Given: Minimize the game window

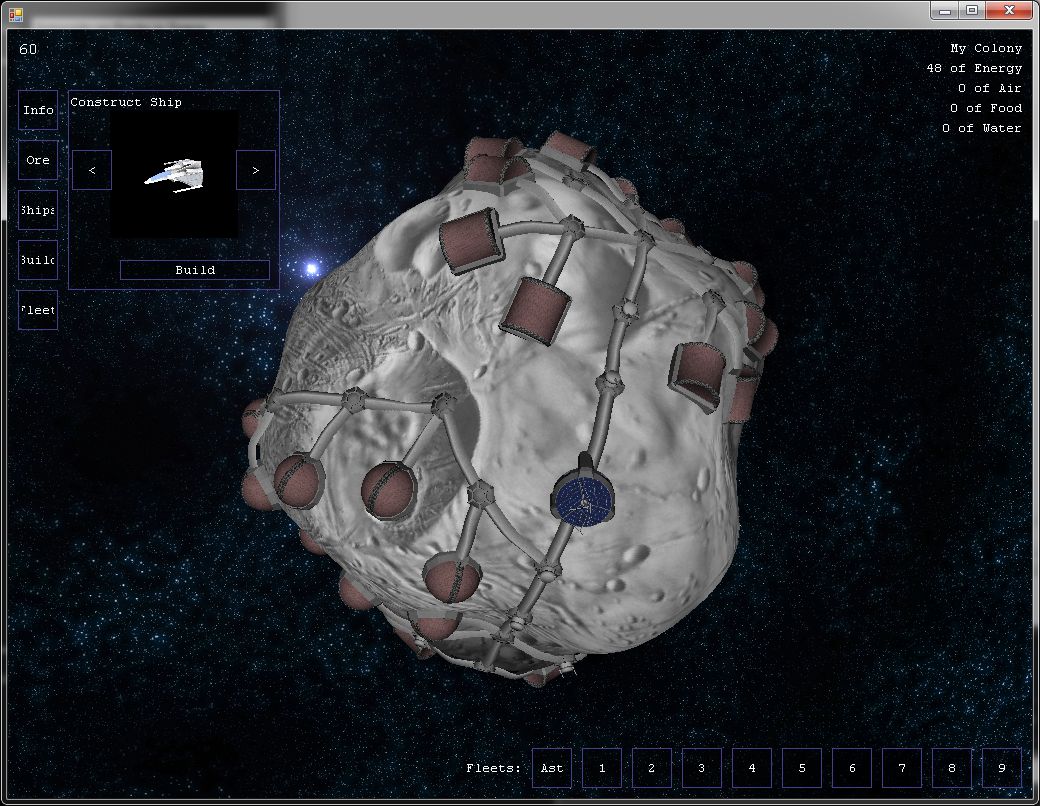Looking at the screenshot, I should [945, 10].
